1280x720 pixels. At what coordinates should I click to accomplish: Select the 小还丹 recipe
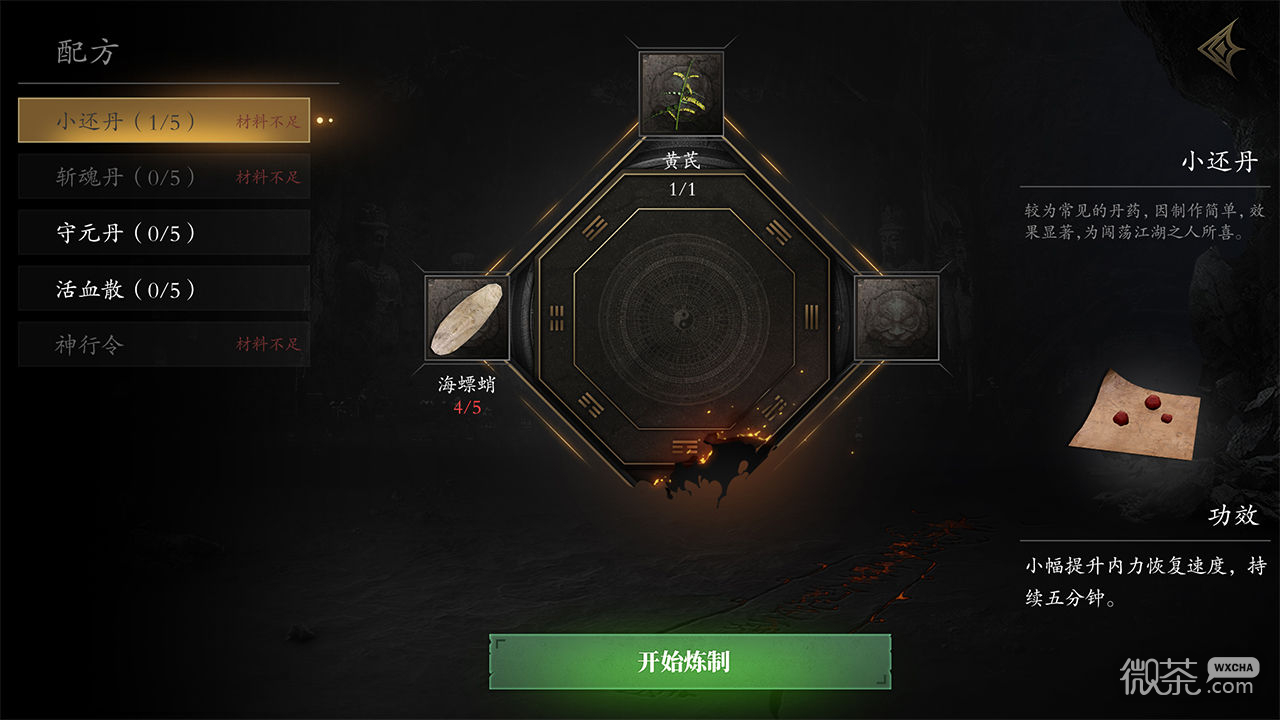(164, 121)
